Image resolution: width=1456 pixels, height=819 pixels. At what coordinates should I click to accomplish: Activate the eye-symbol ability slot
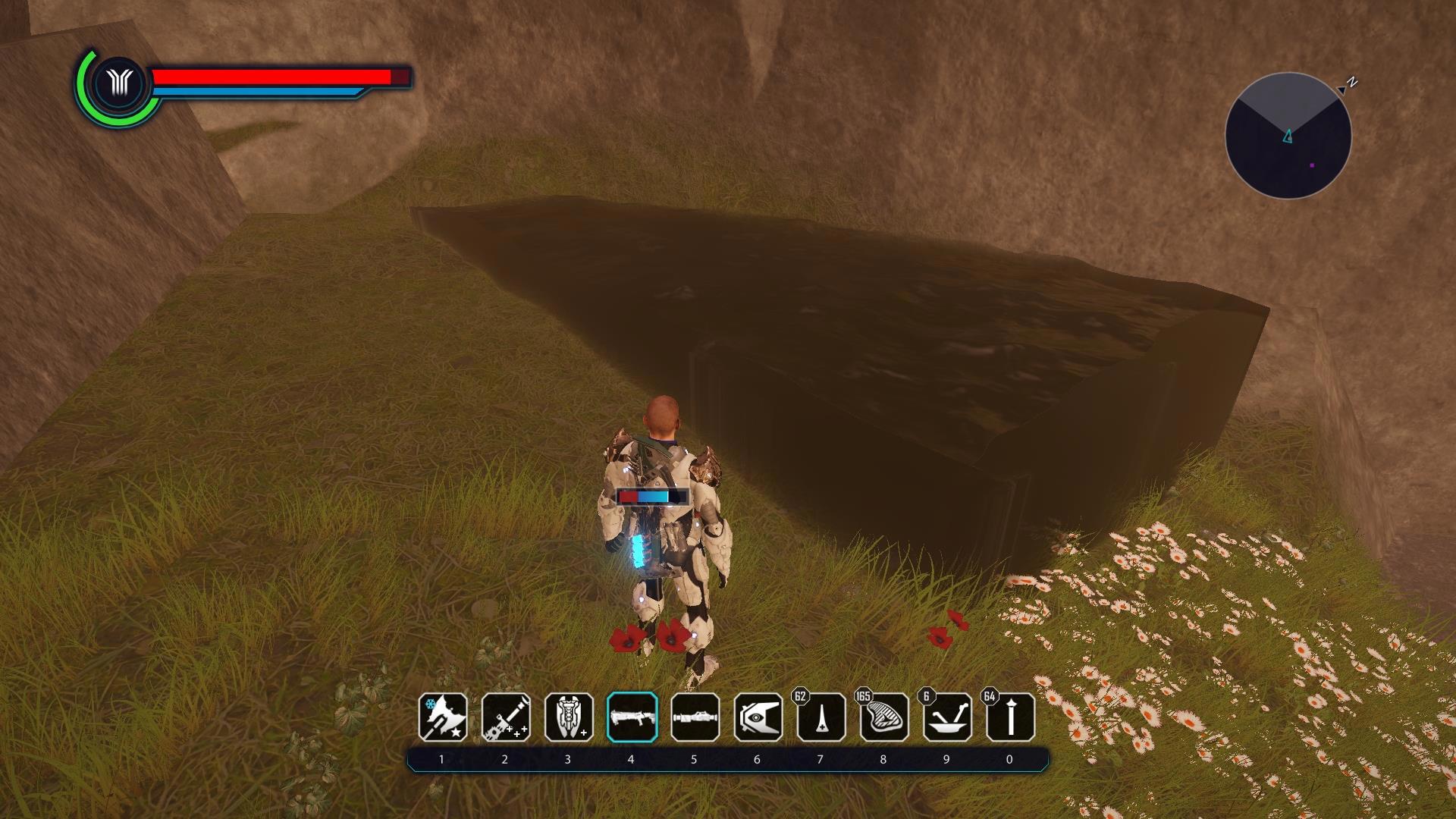(758, 717)
